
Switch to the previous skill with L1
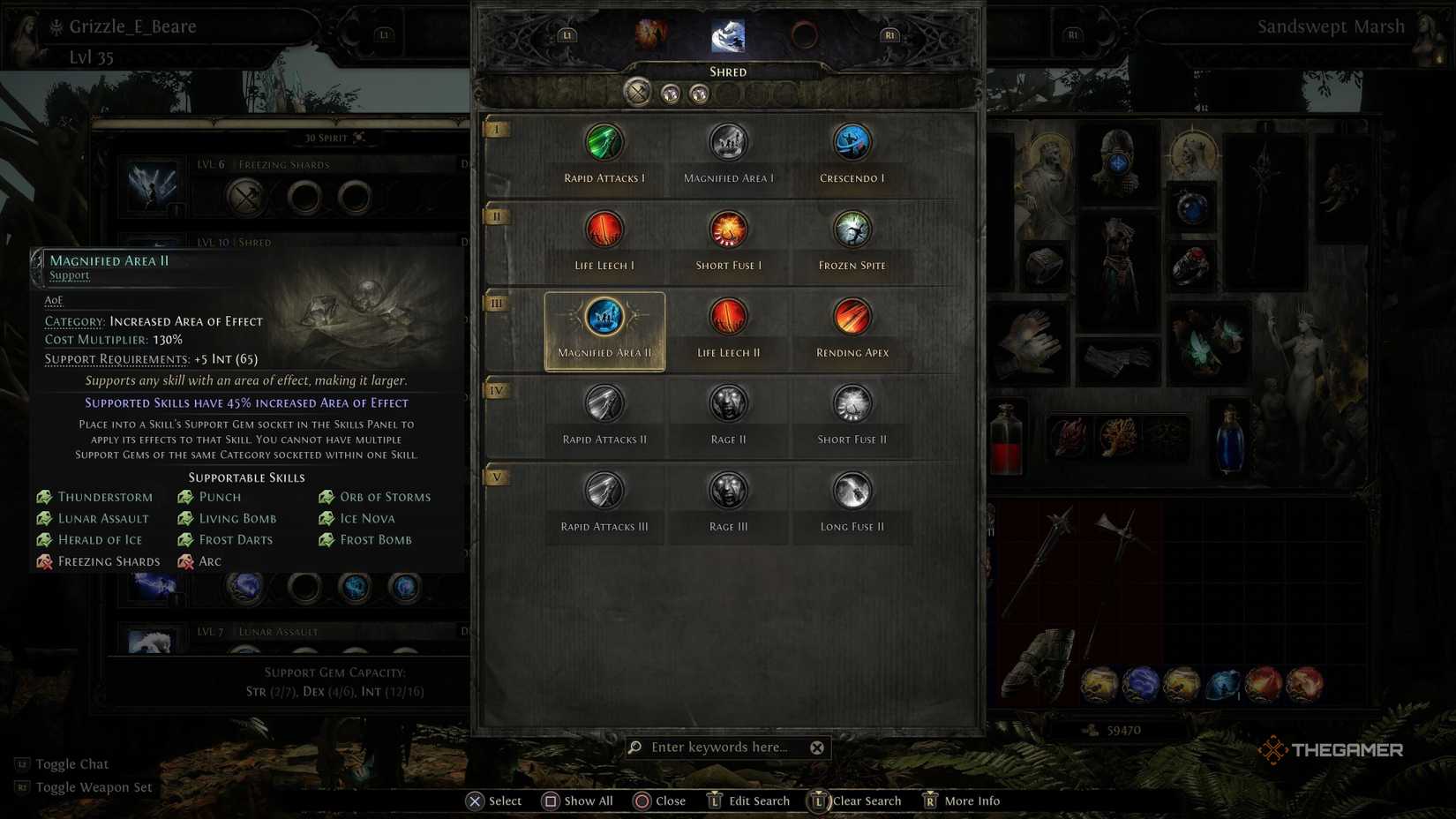[565, 34]
